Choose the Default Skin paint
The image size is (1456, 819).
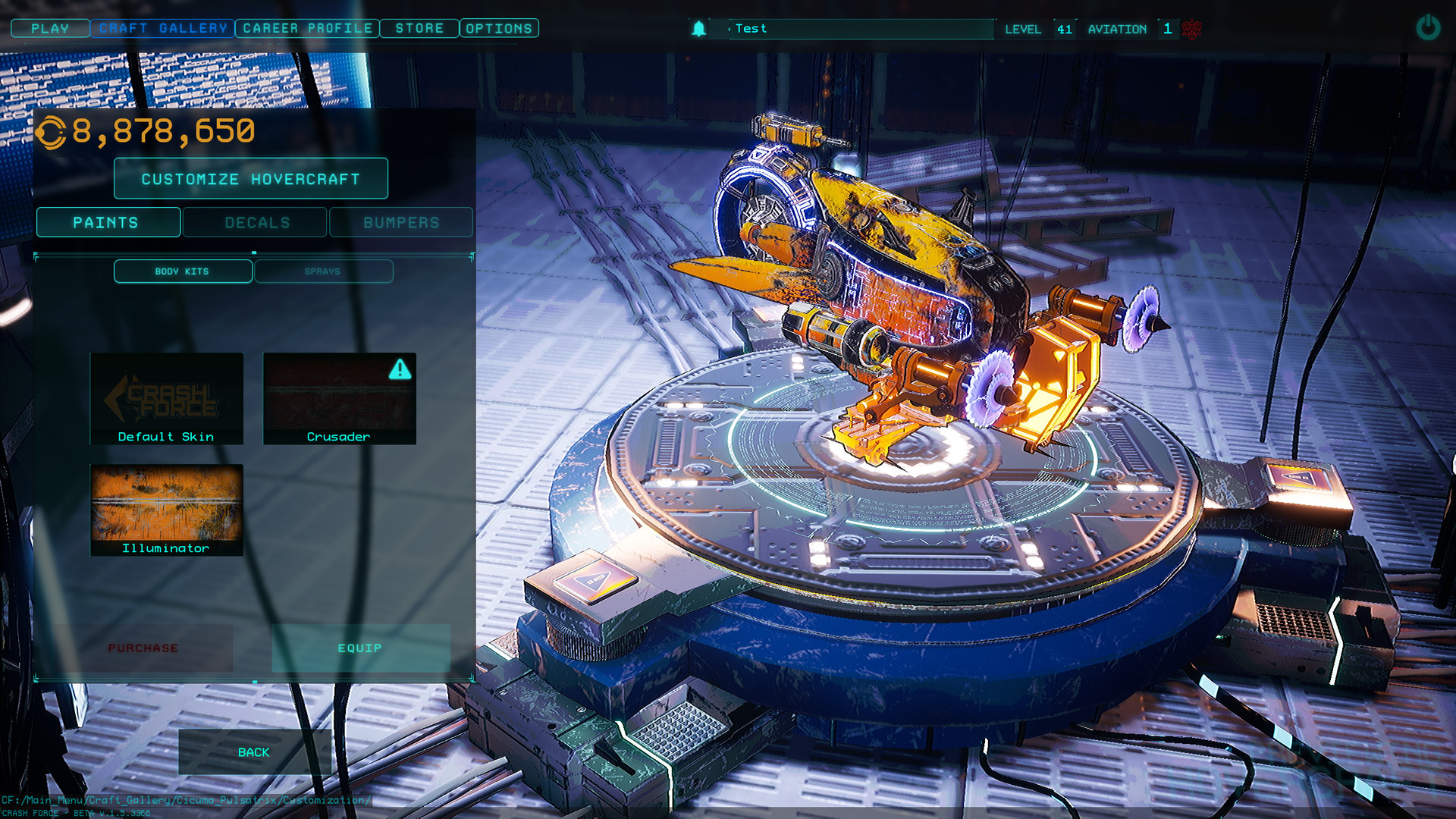pos(167,398)
